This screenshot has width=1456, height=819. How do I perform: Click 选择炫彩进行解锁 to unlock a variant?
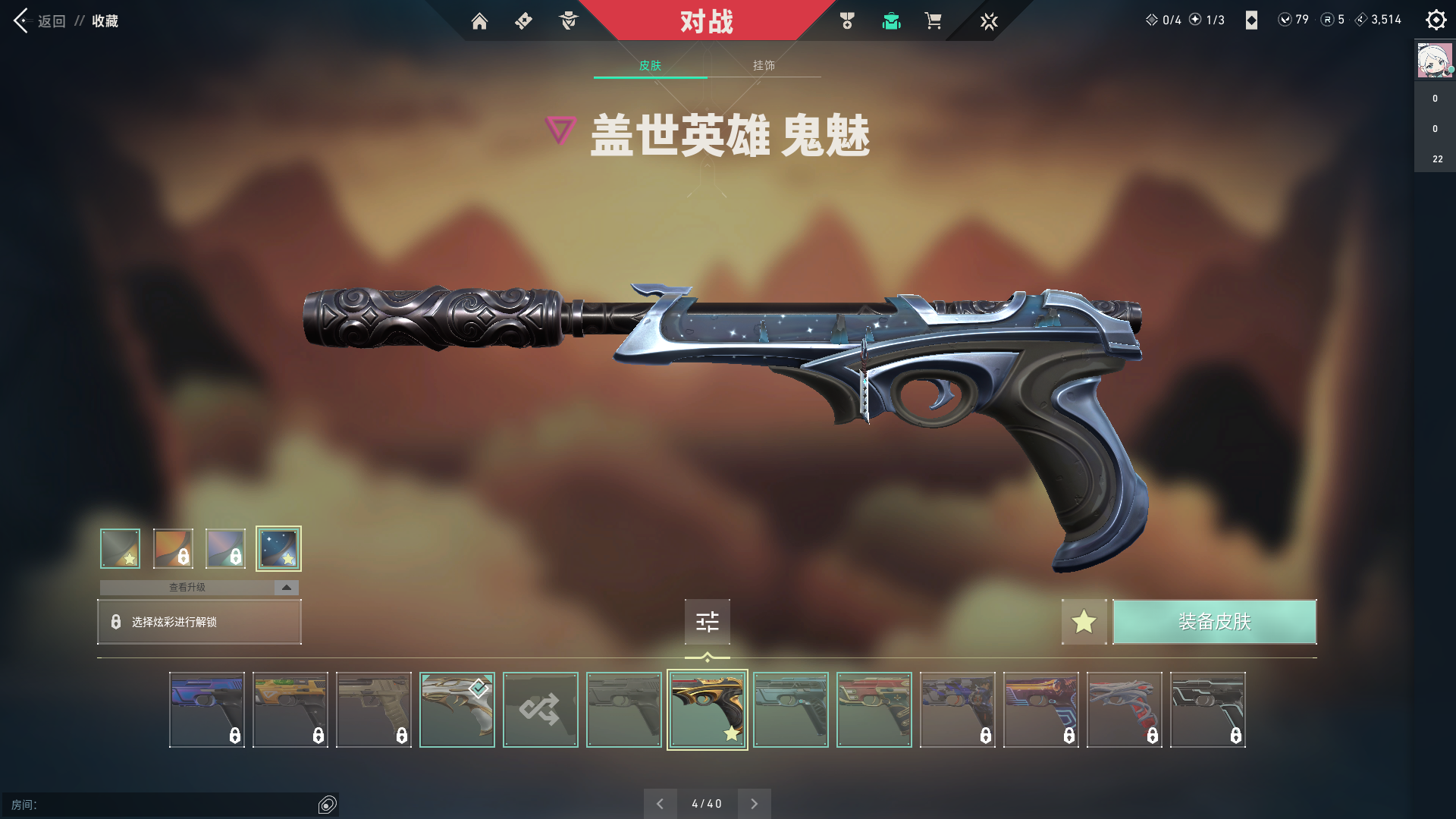(x=199, y=622)
